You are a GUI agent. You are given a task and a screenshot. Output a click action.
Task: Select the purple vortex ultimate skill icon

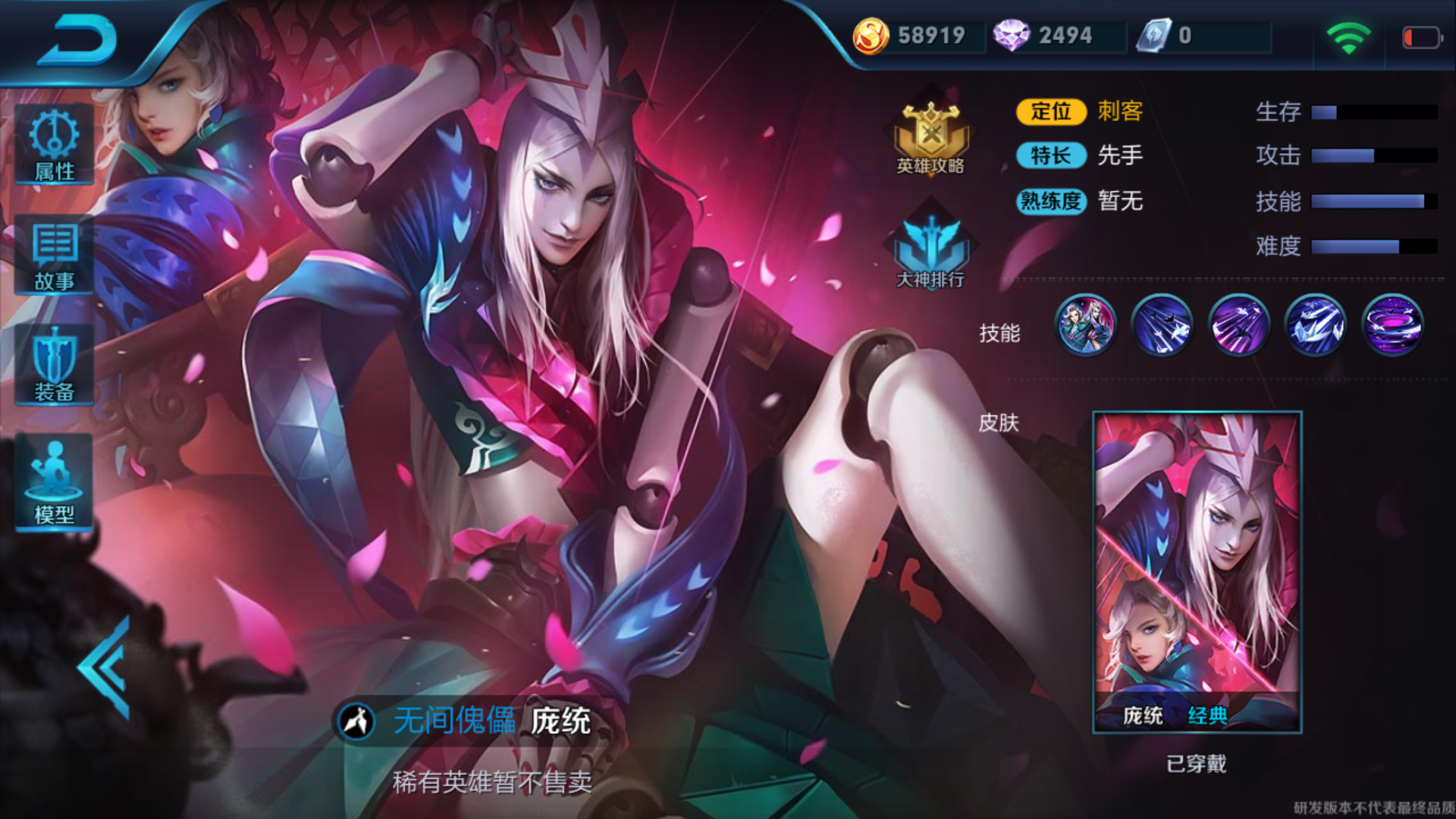(x=1392, y=326)
